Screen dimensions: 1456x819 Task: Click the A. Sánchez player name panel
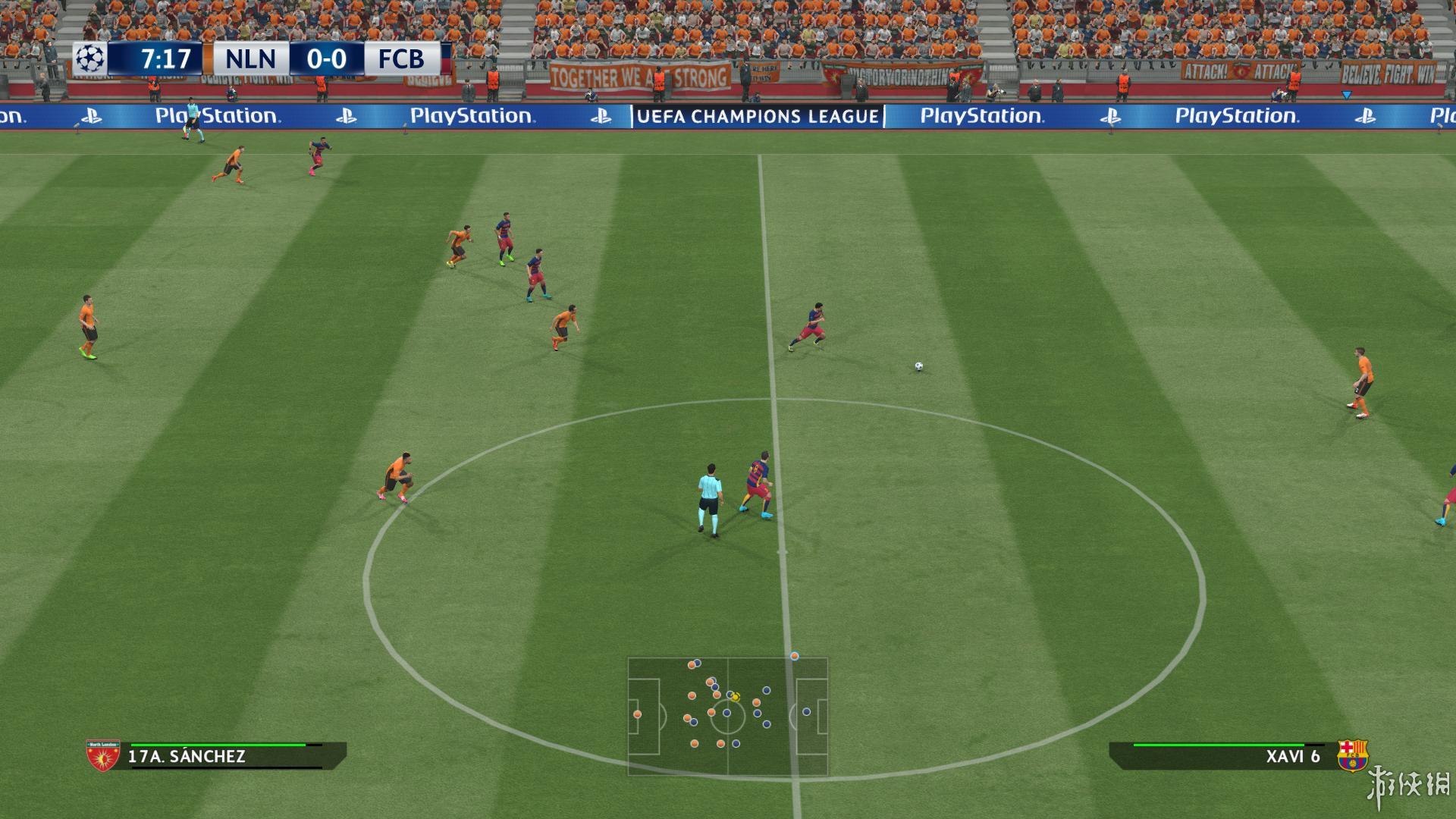(x=227, y=756)
